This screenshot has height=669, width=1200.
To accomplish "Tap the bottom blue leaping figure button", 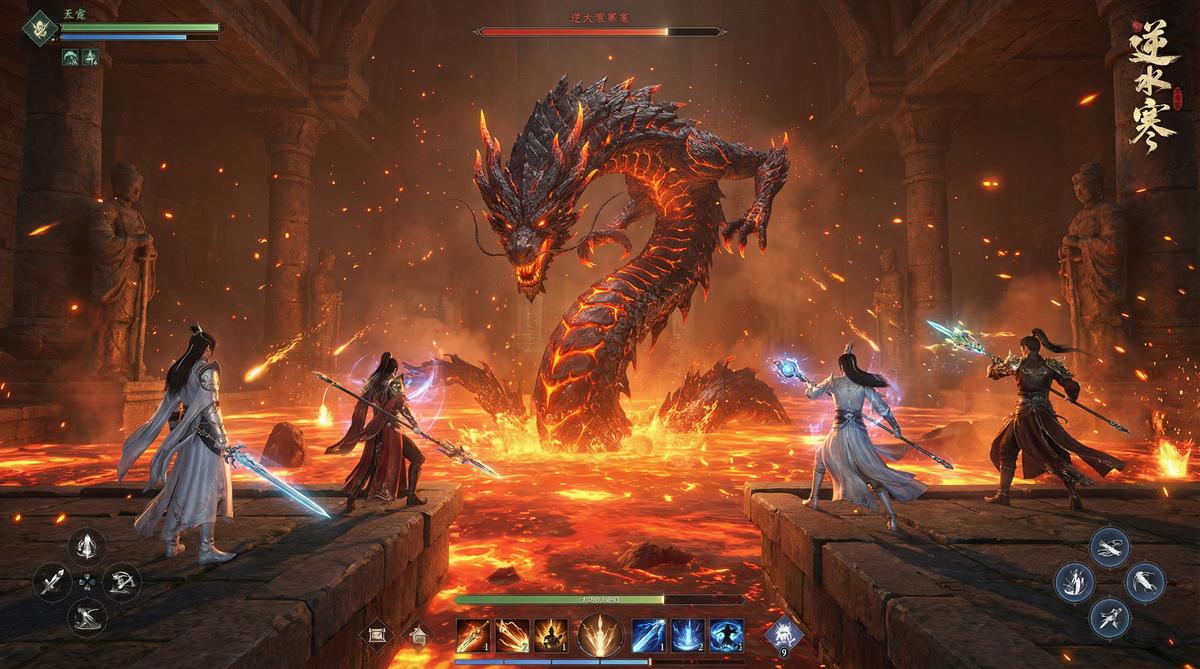I will (1110, 615).
